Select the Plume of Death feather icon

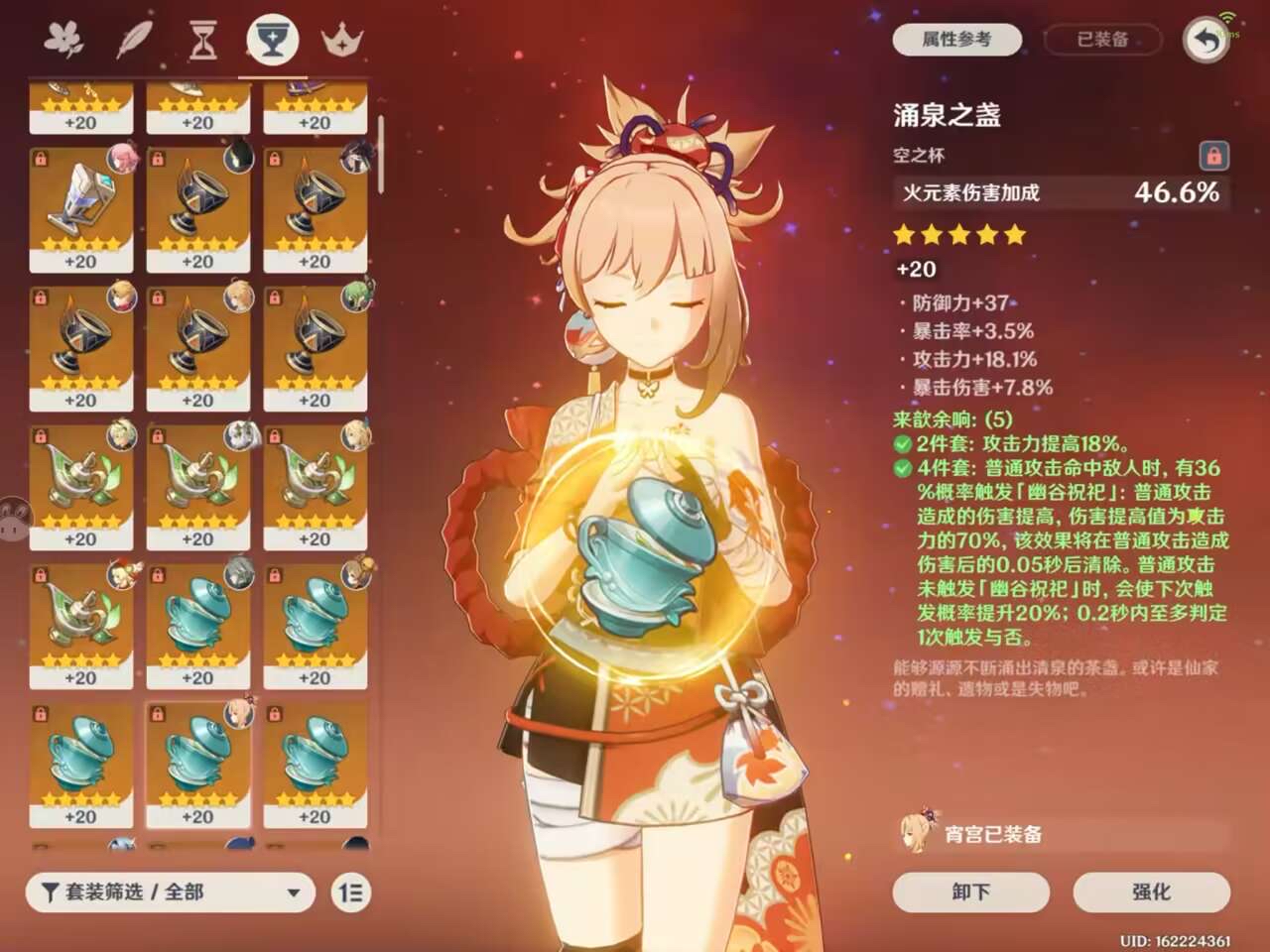(x=133, y=37)
